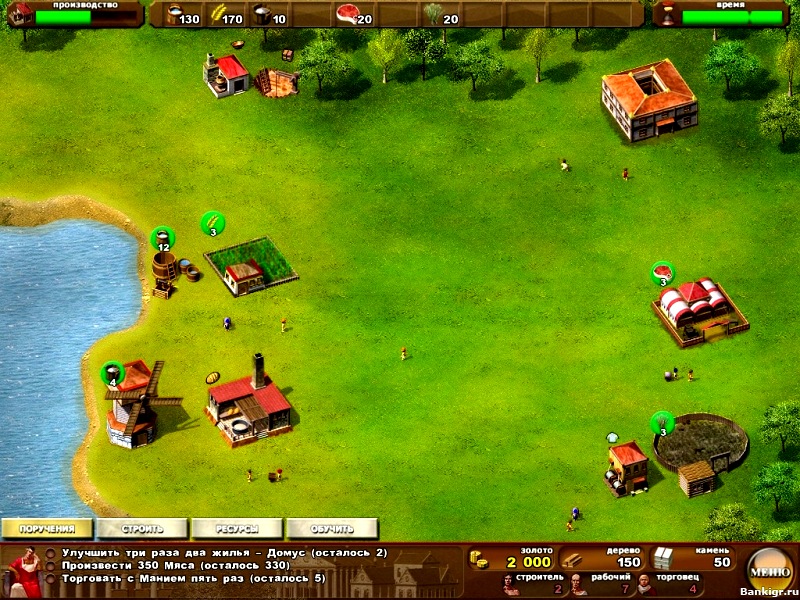Collect the flour bubble above the windmill

click(x=112, y=374)
